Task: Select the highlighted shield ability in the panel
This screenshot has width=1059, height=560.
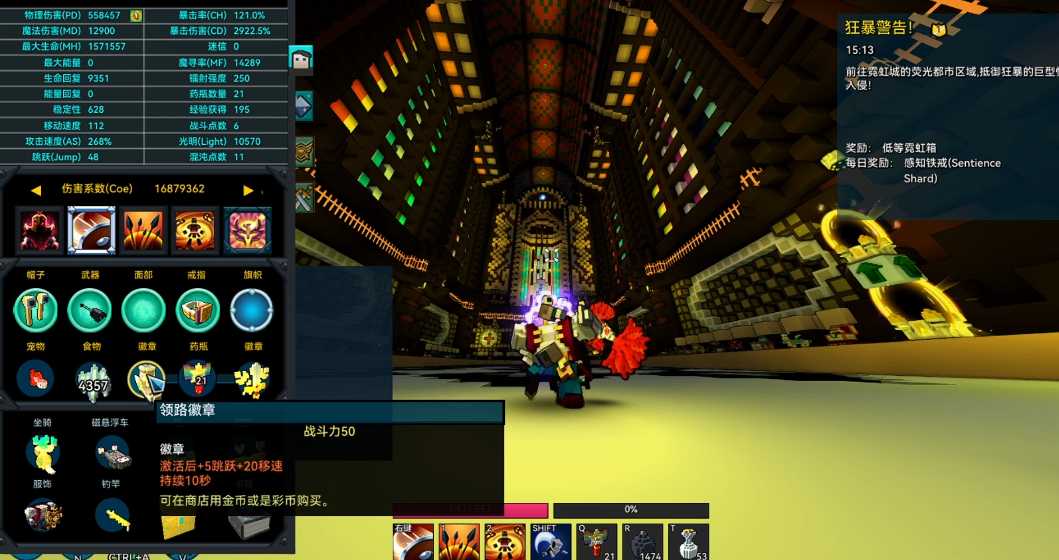Action: (91, 231)
